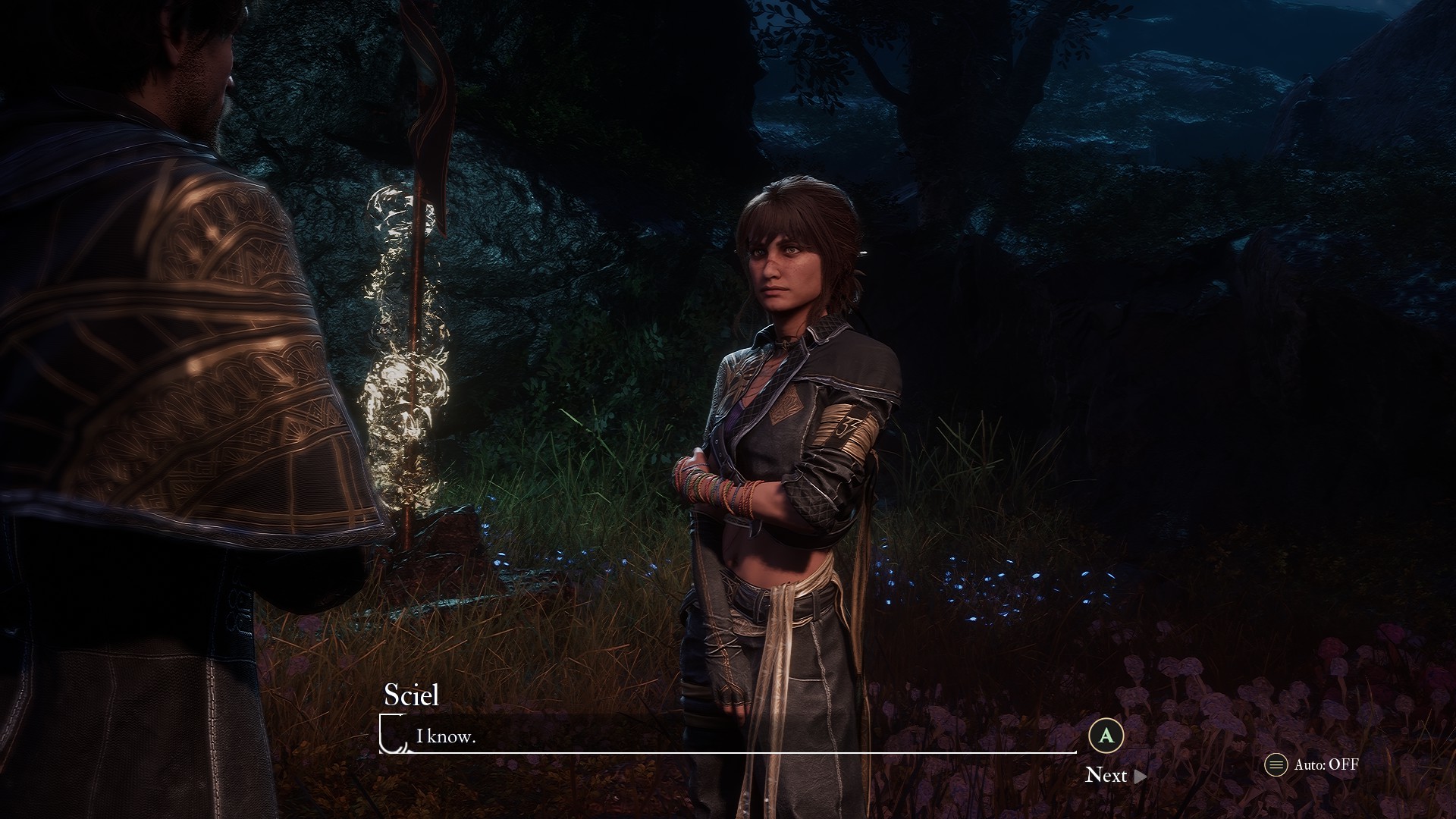The height and width of the screenshot is (819, 1456).
Task: Advance dialogue with the Next button
Action: (1115, 775)
